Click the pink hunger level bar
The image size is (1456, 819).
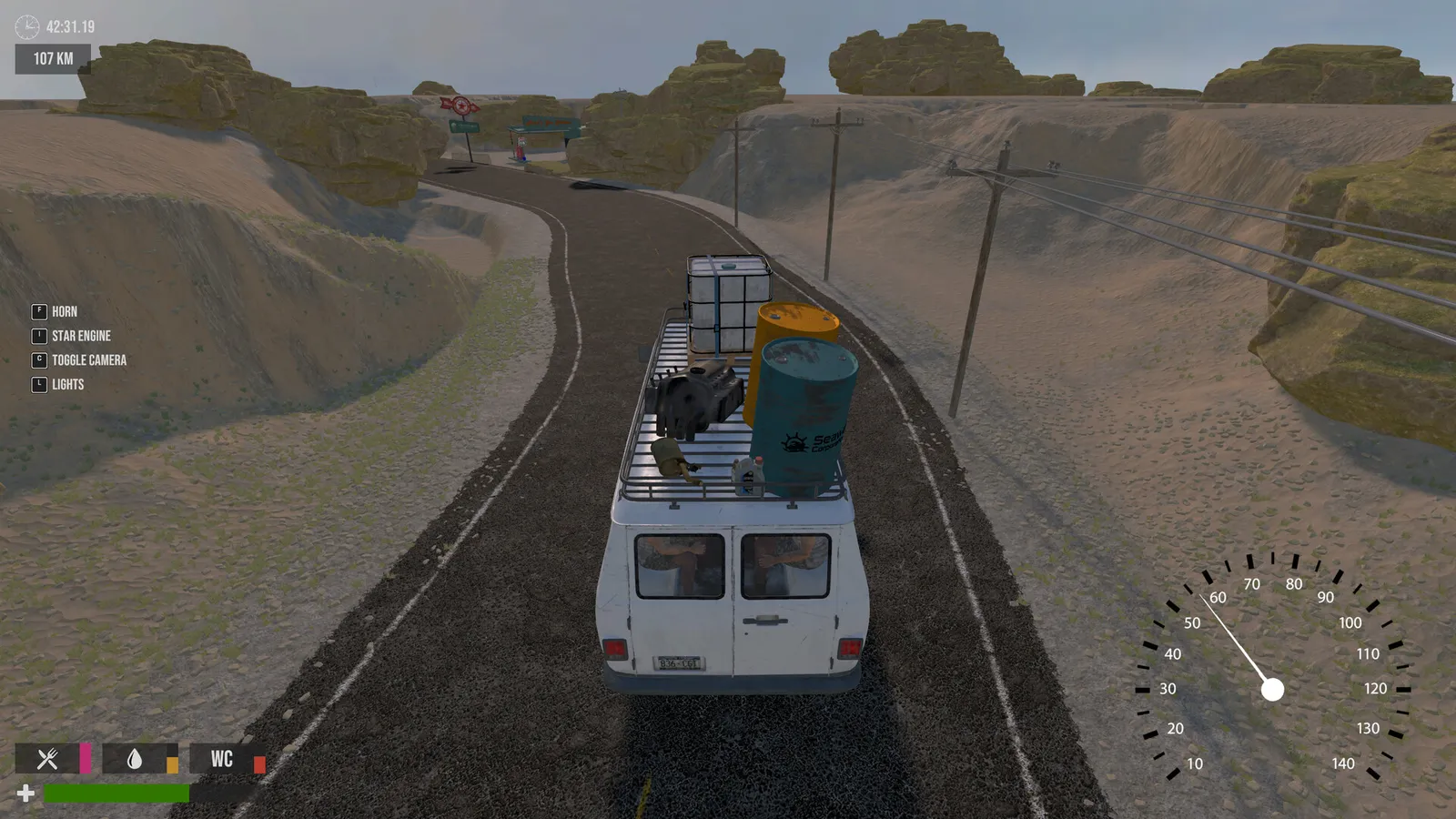pyautogui.click(x=85, y=758)
